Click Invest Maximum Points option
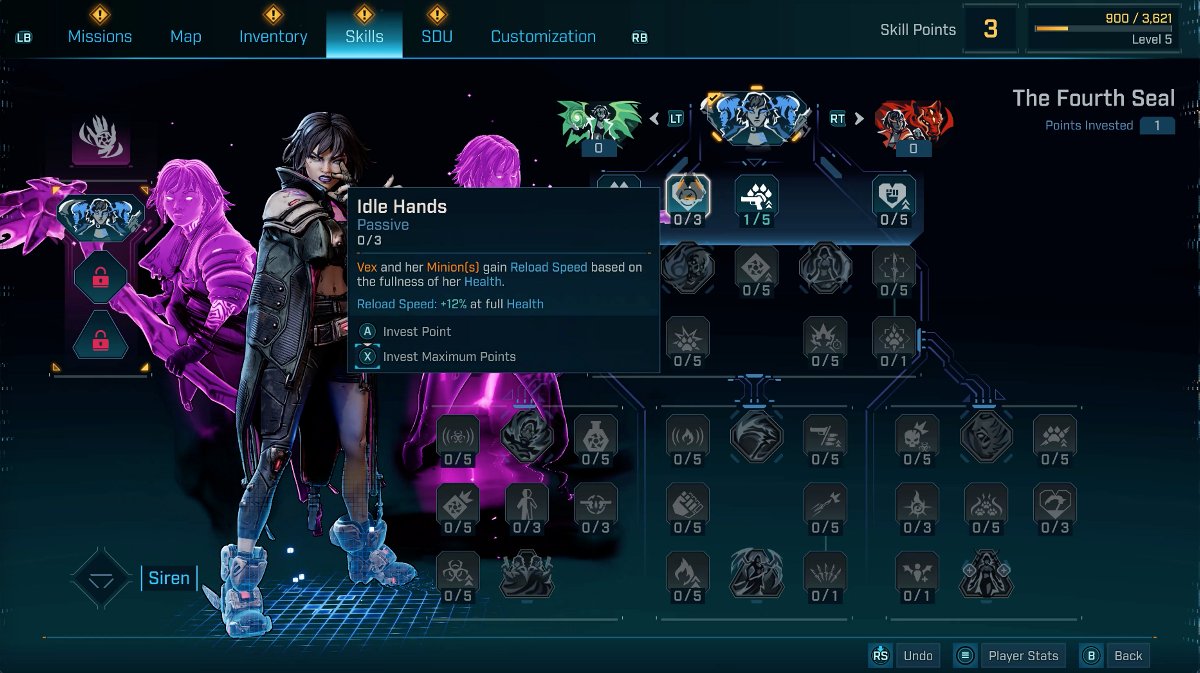The width and height of the screenshot is (1200, 673). [x=448, y=356]
